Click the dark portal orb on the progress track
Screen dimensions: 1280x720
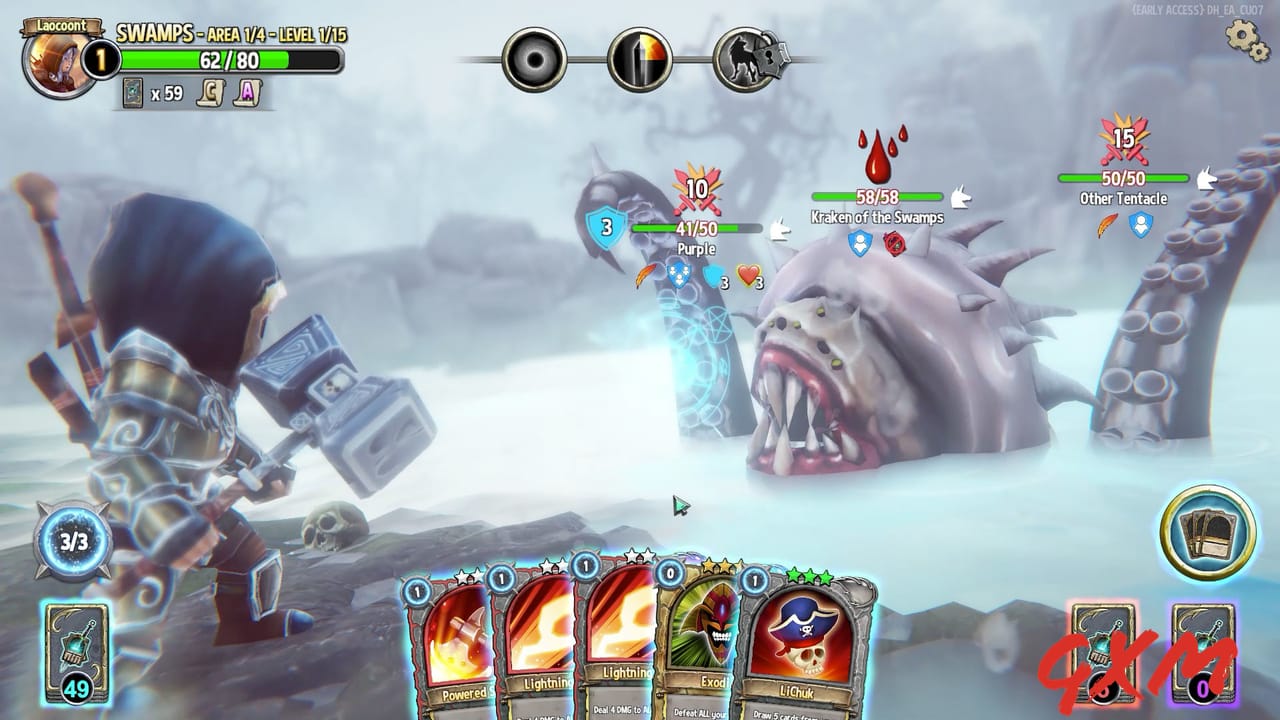533,57
